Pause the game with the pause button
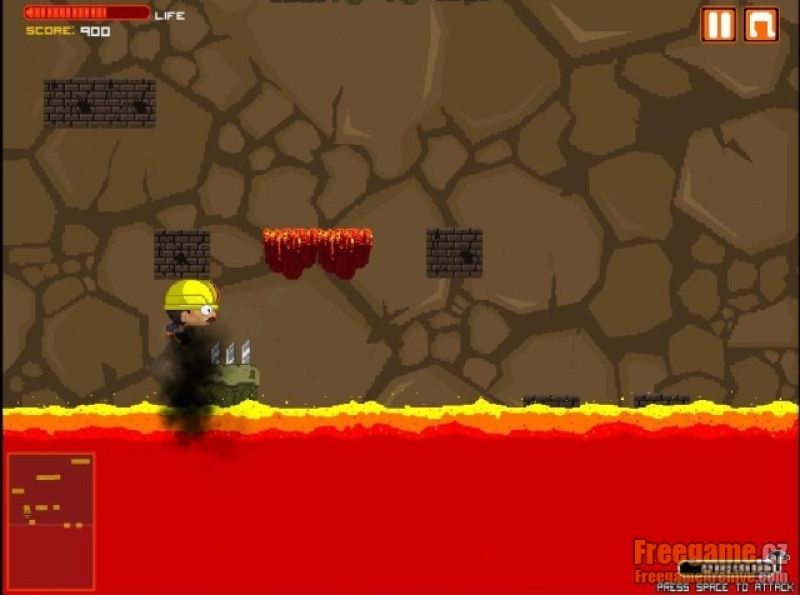This screenshot has height=595, width=800. [717, 24]
